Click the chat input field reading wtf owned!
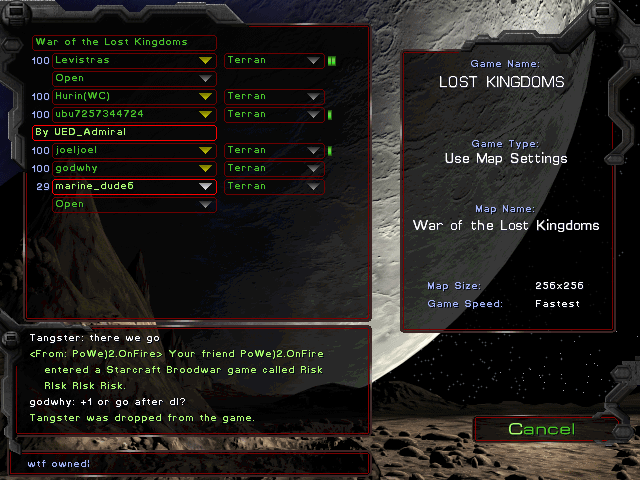This screenshot has width=640, height=480. (x=190, y=464)
